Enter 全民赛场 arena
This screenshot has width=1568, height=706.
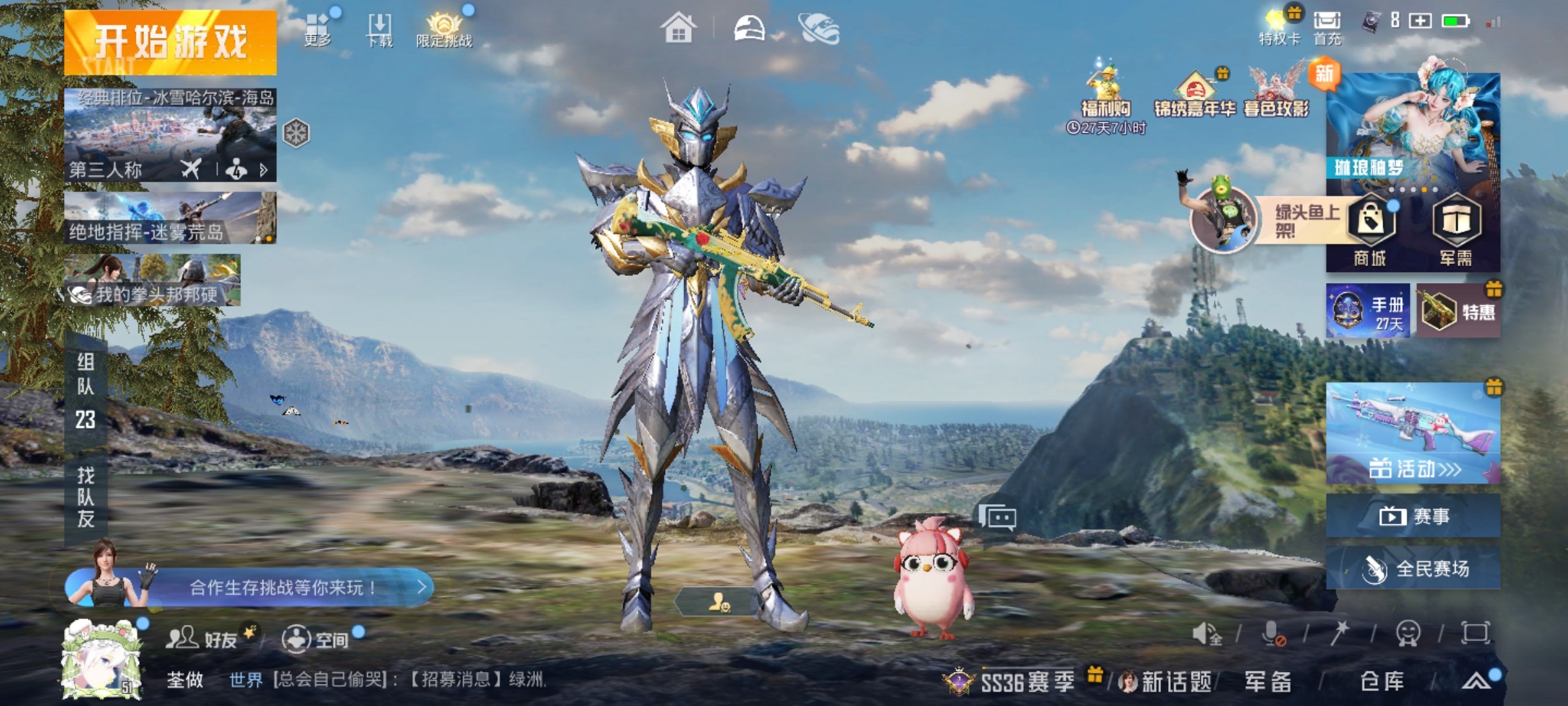point(1413,569)
